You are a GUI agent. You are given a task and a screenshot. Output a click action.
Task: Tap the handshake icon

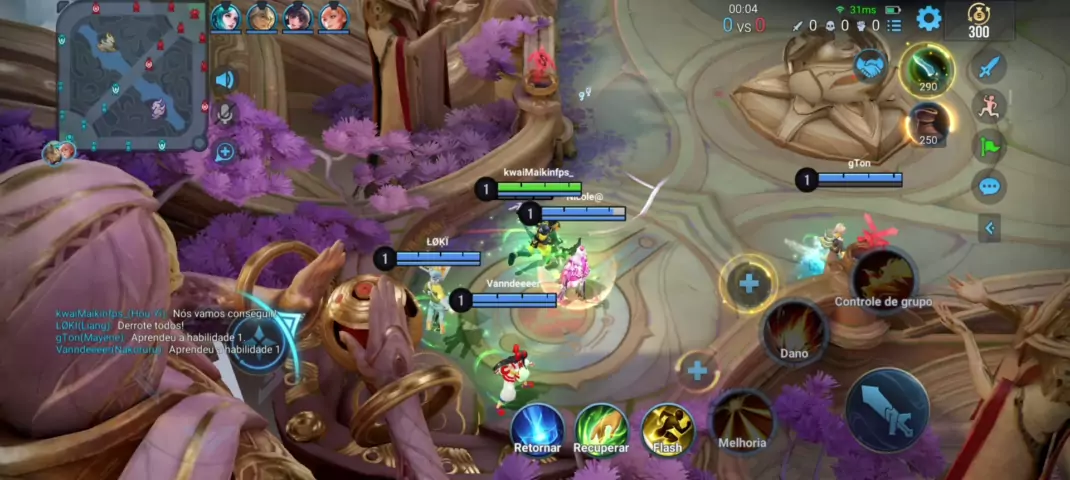point(870,66)
